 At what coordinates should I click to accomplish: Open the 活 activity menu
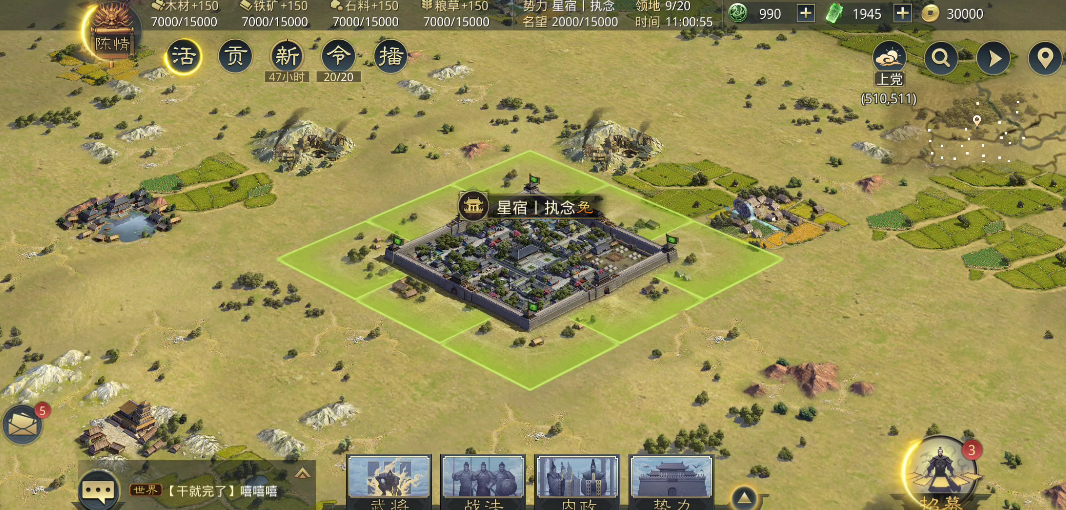[x=184, y=56]
